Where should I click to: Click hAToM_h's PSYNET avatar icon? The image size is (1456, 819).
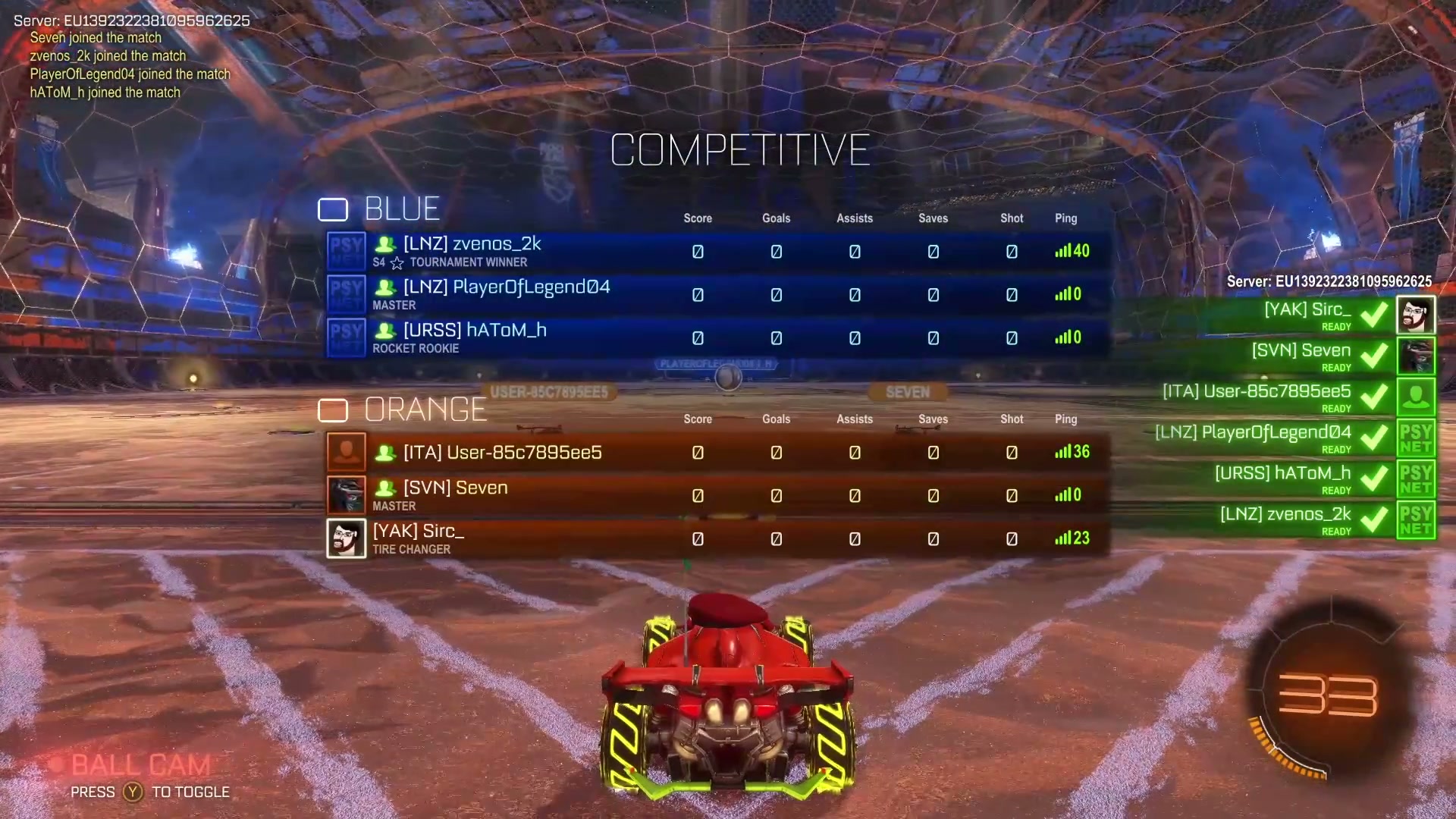[346, 337]
